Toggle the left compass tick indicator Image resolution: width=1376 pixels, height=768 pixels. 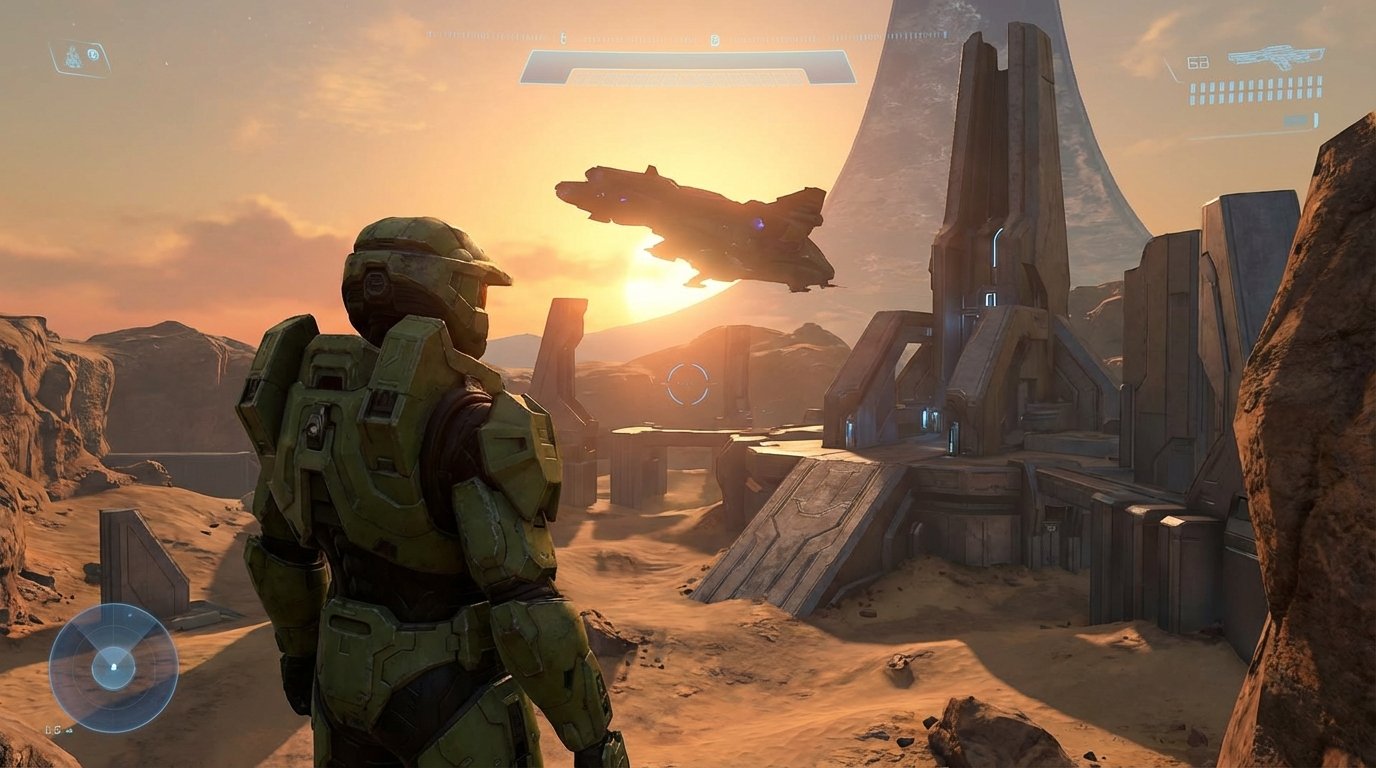pos(563,36)
